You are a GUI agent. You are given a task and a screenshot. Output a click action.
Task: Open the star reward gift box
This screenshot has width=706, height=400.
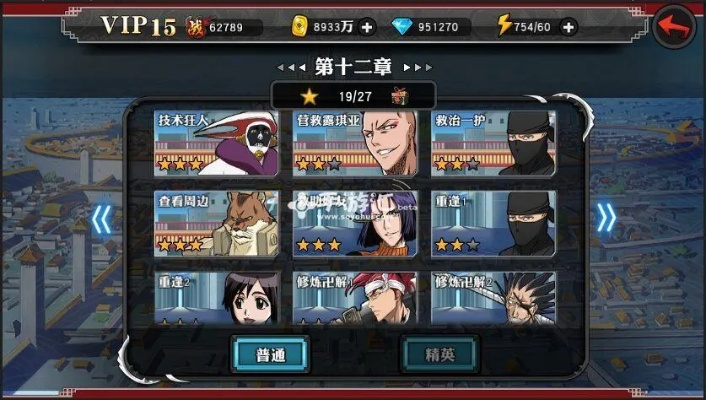398,96
